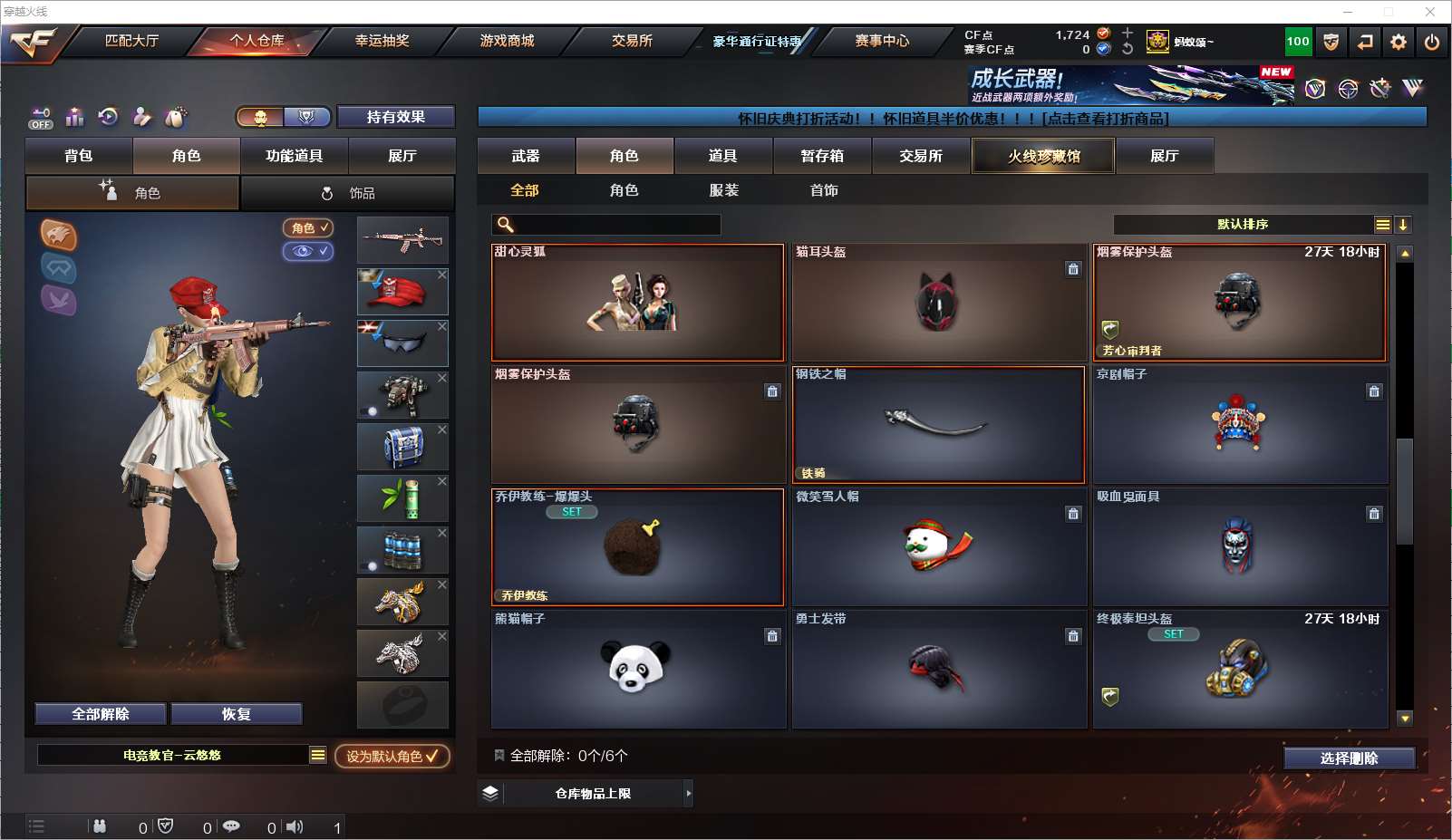Open the 火线珍藏馆 collection tab

pos(1043,156)
